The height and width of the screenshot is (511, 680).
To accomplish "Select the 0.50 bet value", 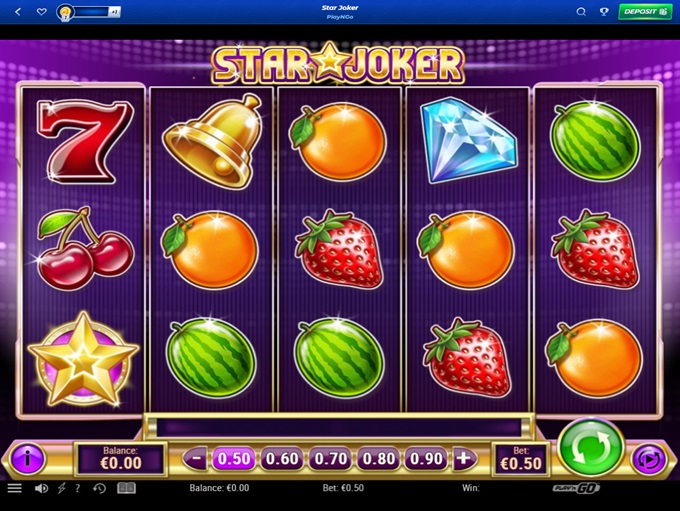I will pyautogui.click(x=234, y=459).
